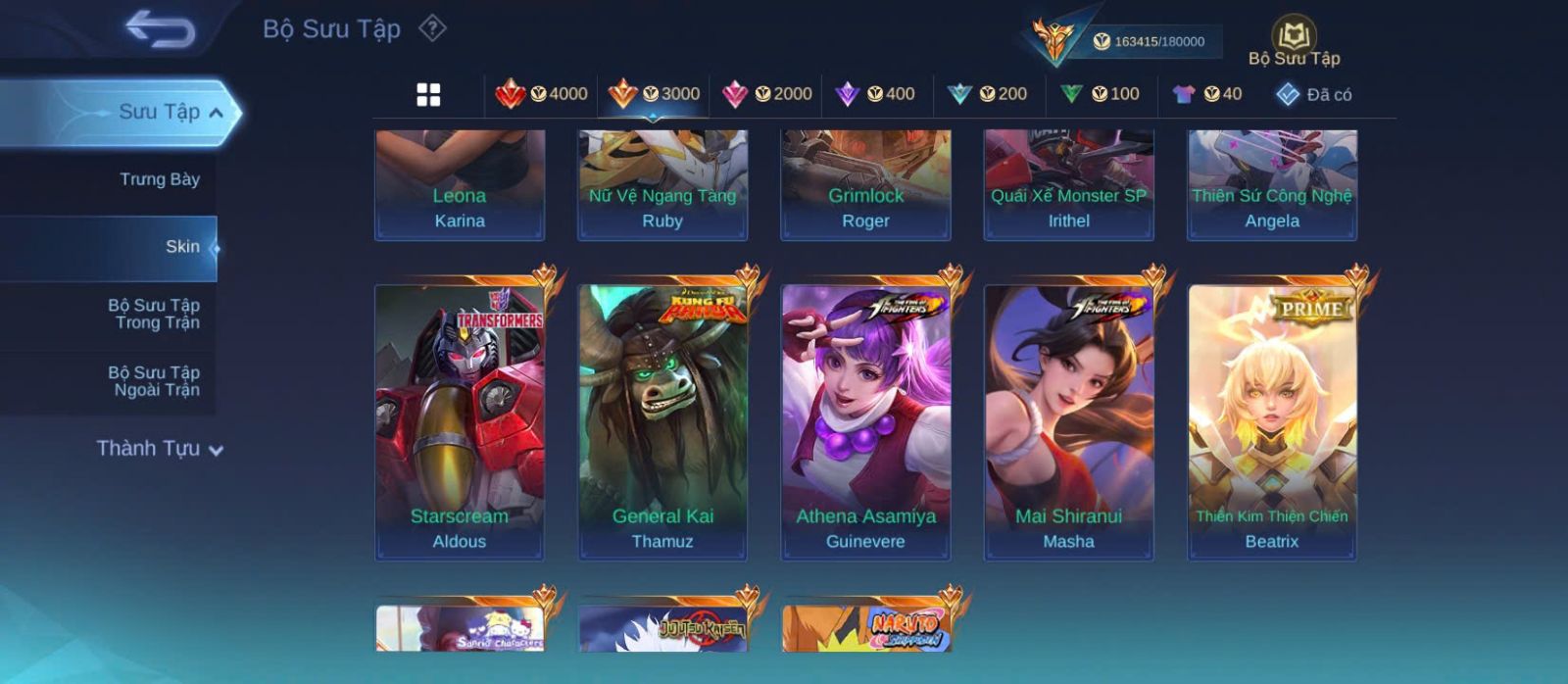Show the 100 point tier skins
Viewport: 1568px width, 684px height.
click(1100, 94)
